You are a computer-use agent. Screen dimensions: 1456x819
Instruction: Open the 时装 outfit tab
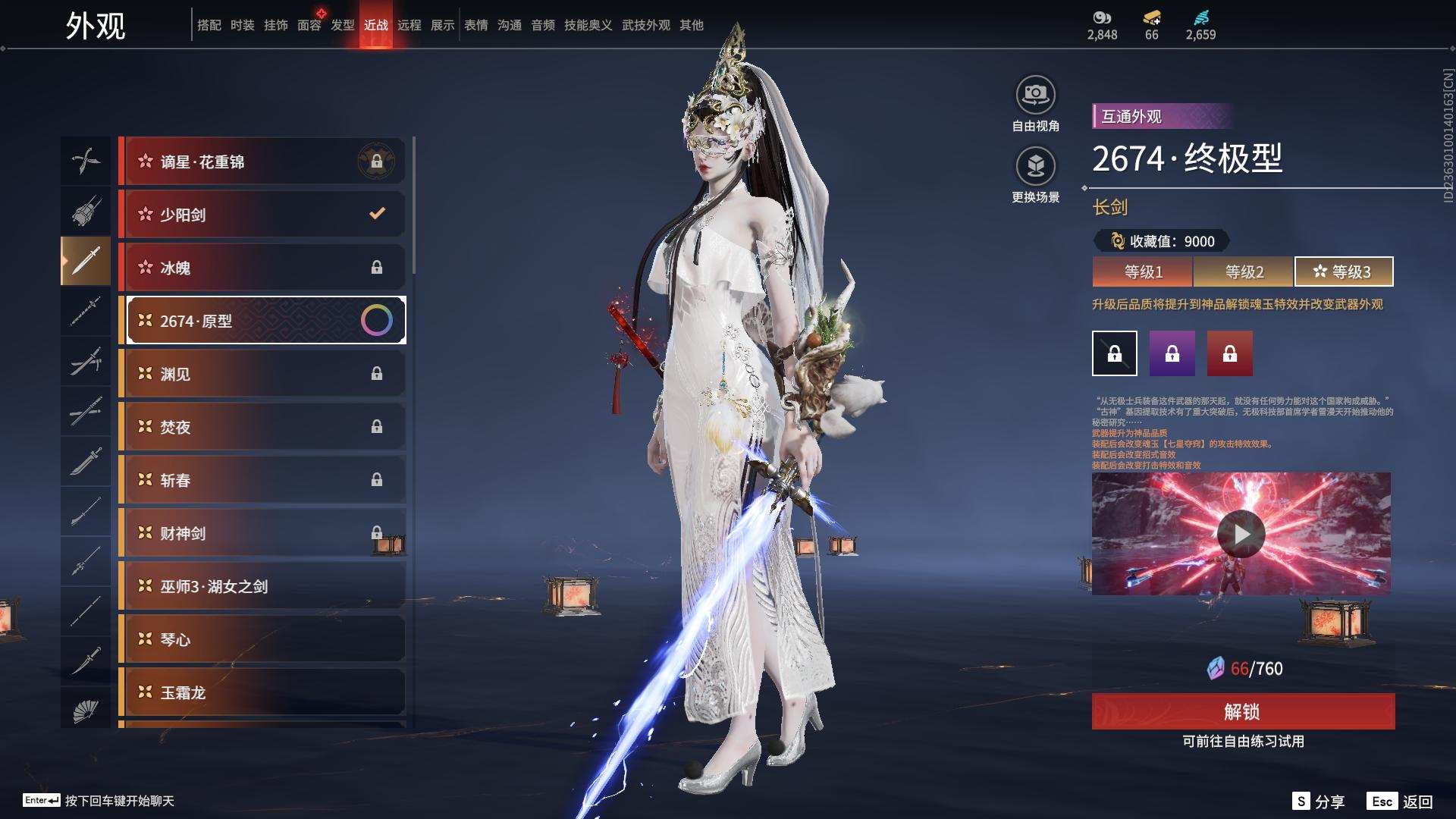242,25
